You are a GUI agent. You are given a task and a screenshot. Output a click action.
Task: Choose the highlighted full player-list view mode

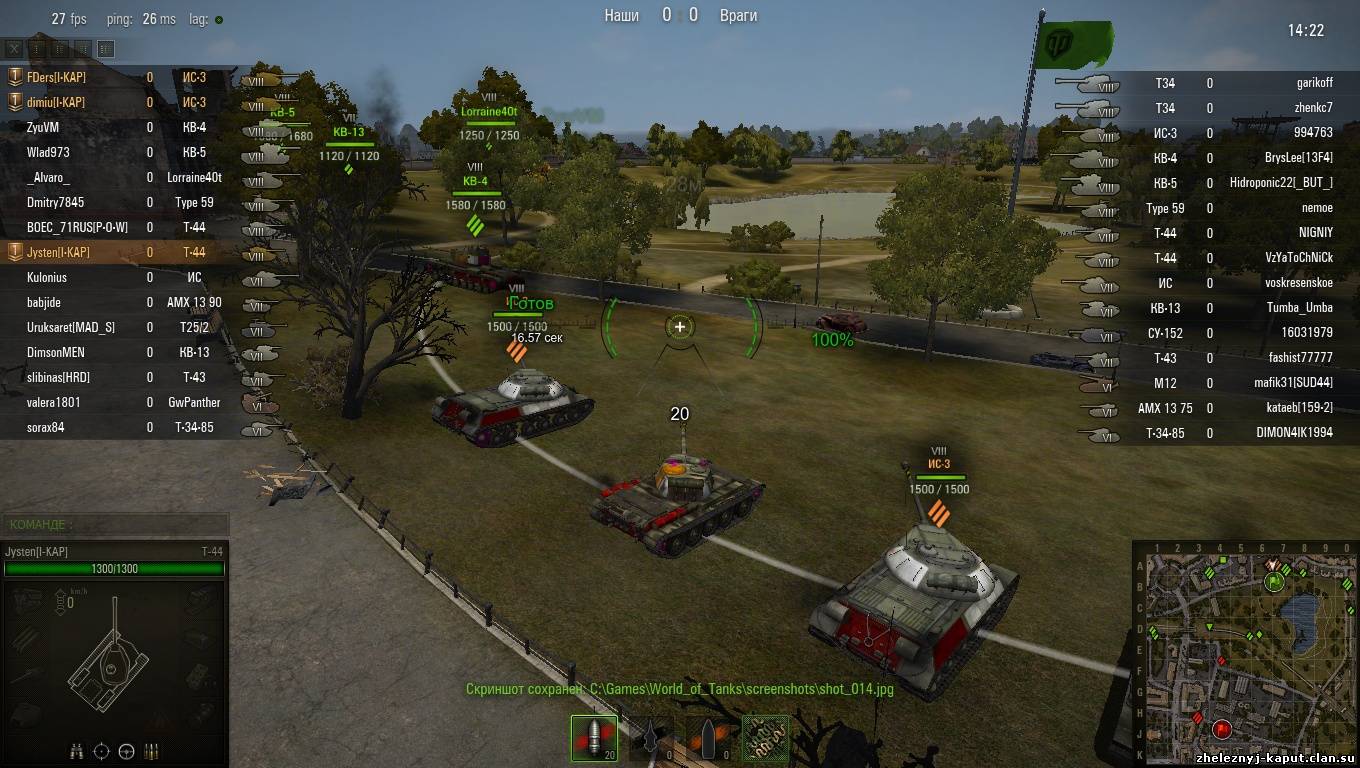click(106, 49)
